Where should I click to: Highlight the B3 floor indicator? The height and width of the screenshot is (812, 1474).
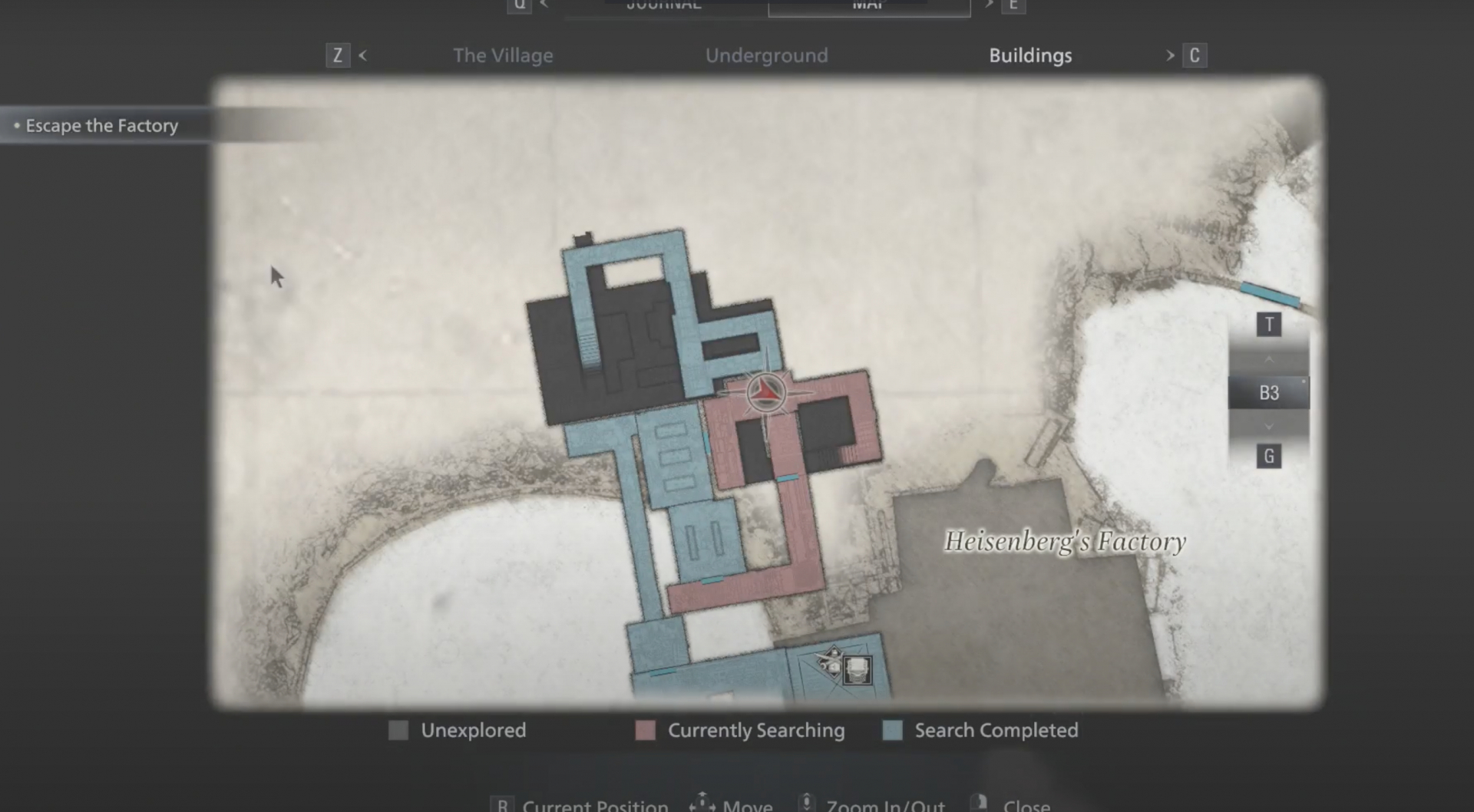1268,391
